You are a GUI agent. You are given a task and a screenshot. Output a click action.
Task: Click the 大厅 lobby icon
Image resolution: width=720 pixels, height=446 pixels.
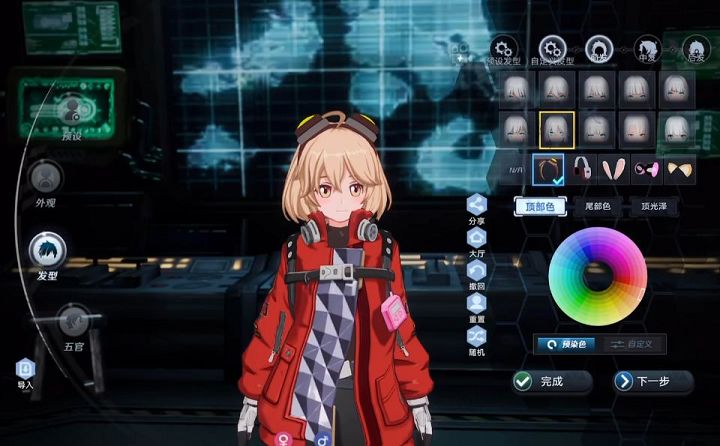coord(477,237)
